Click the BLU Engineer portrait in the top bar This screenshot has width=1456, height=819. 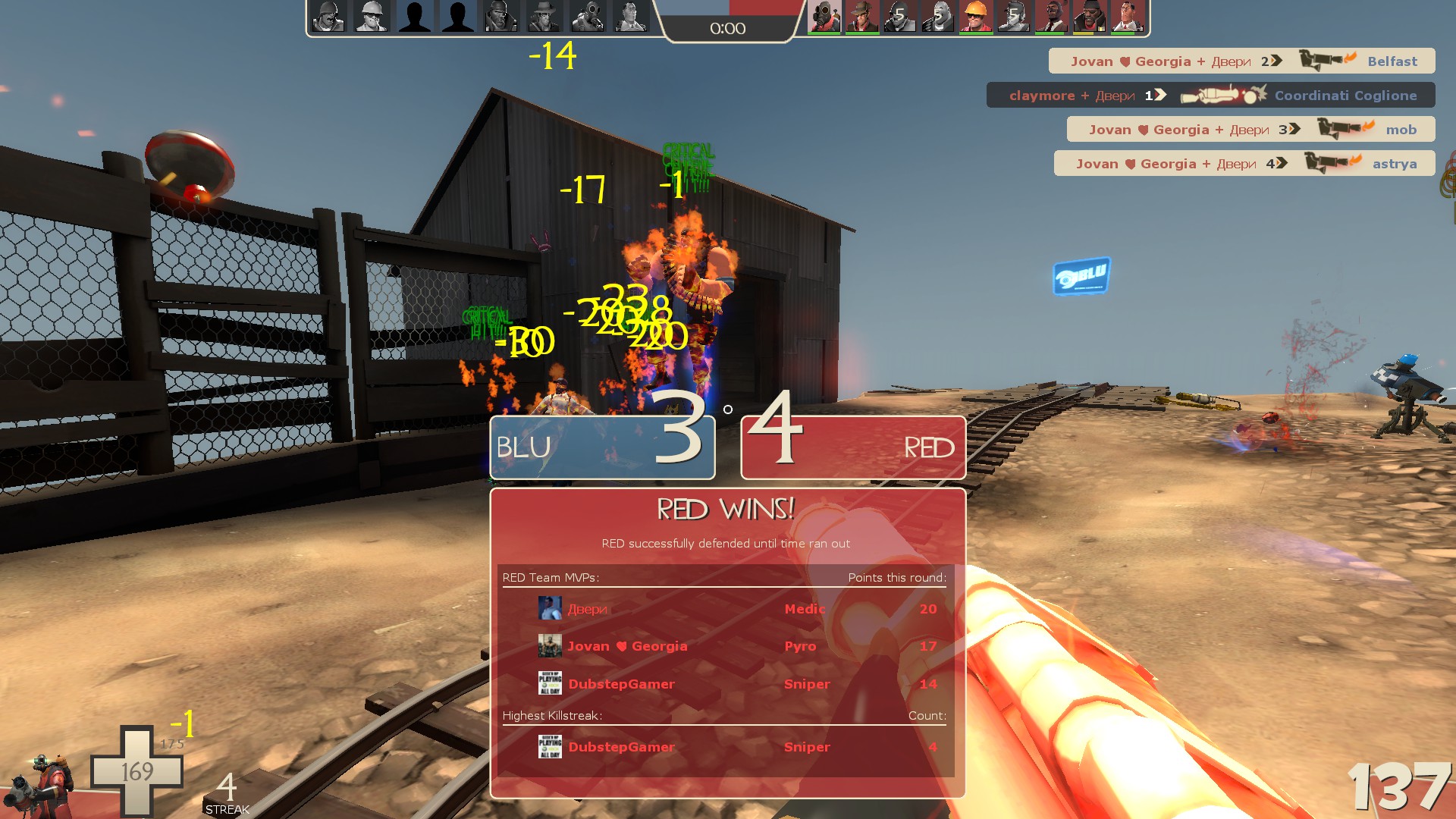pos(372,16)
